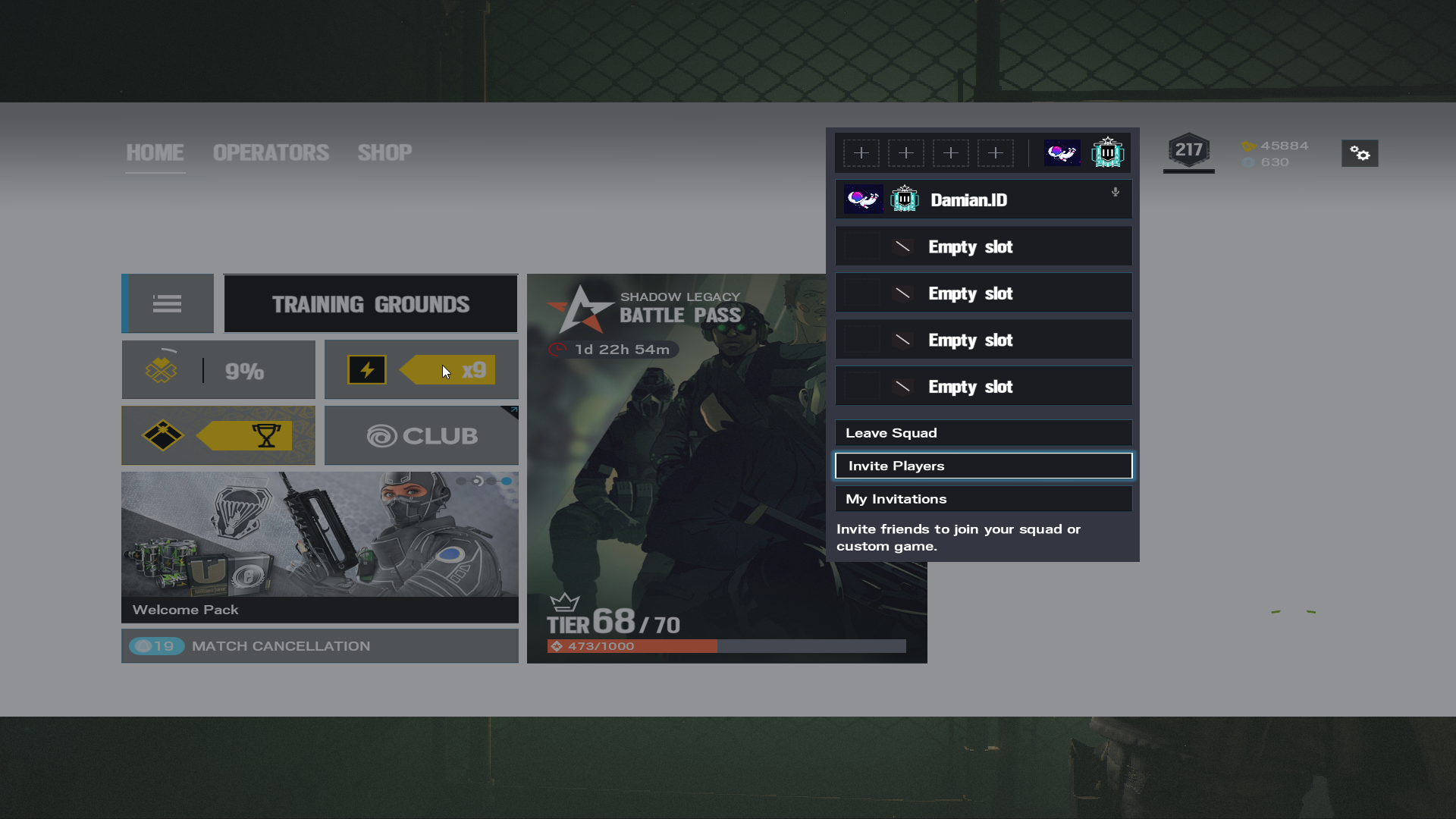Choose Leave Squad
Screen dimensions: 1456x819
[983, 433]
